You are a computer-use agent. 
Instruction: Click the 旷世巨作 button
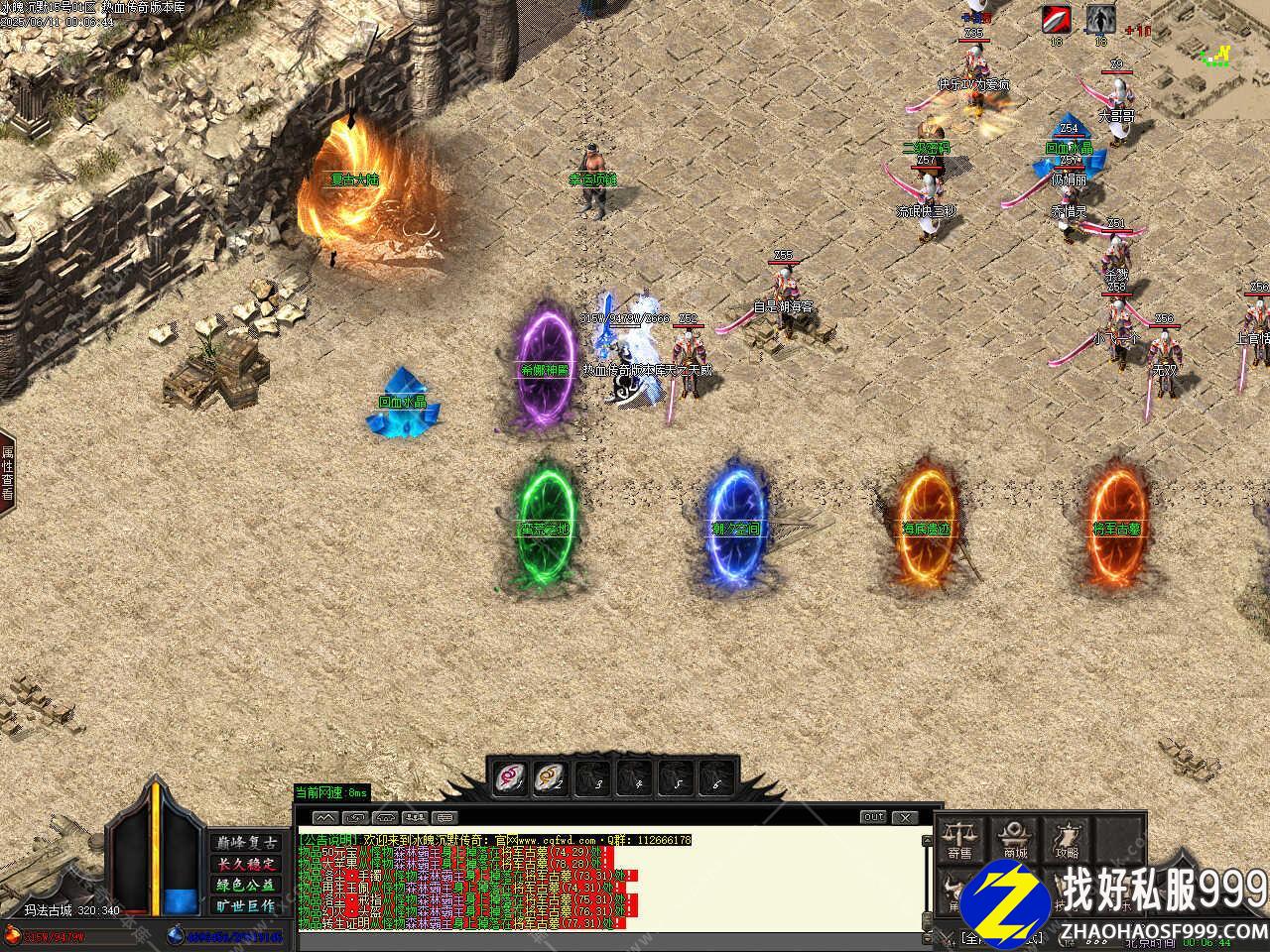tap(245, 905)
